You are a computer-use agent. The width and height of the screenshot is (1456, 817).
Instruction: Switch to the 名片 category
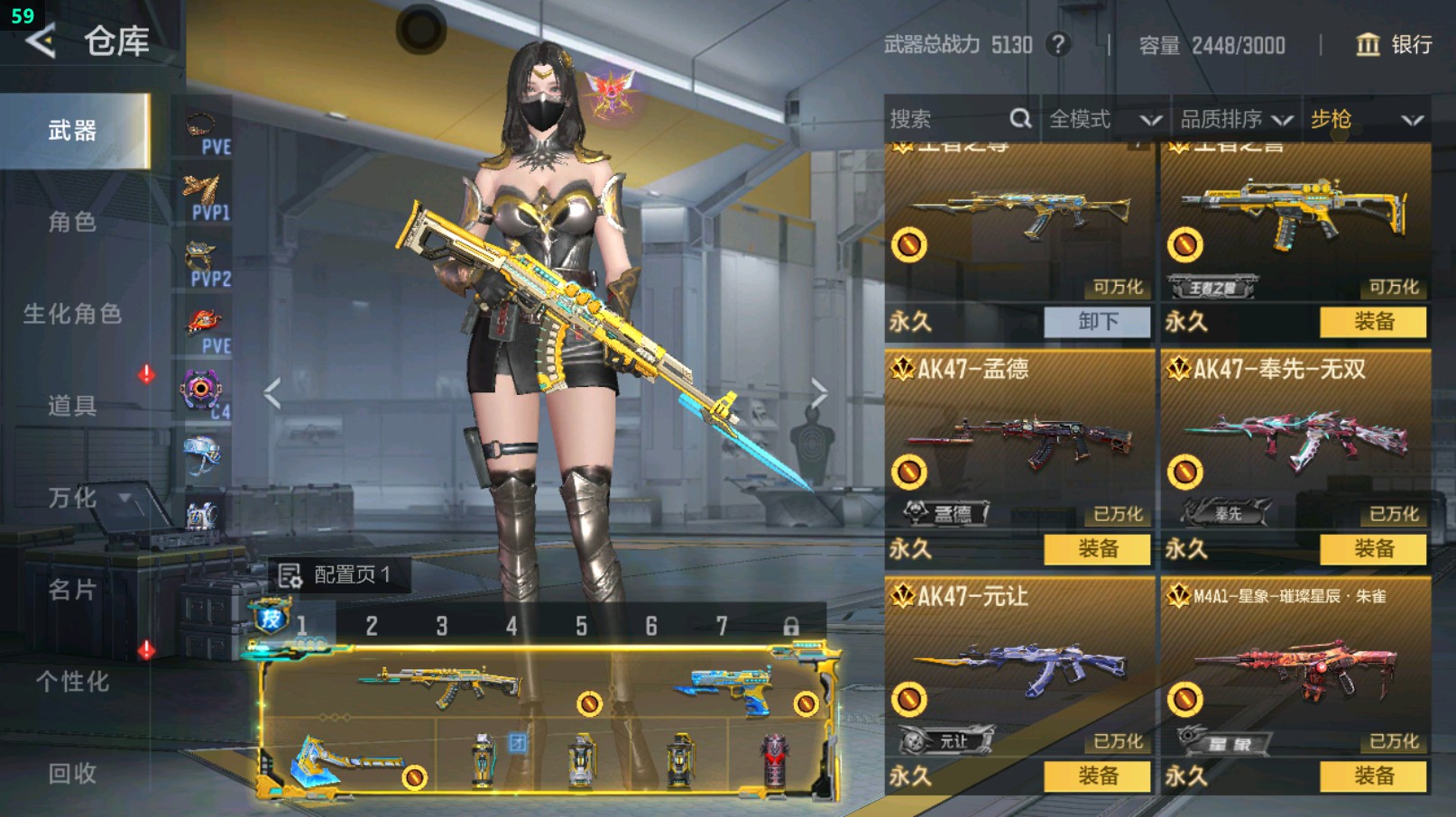pos(72,590)
